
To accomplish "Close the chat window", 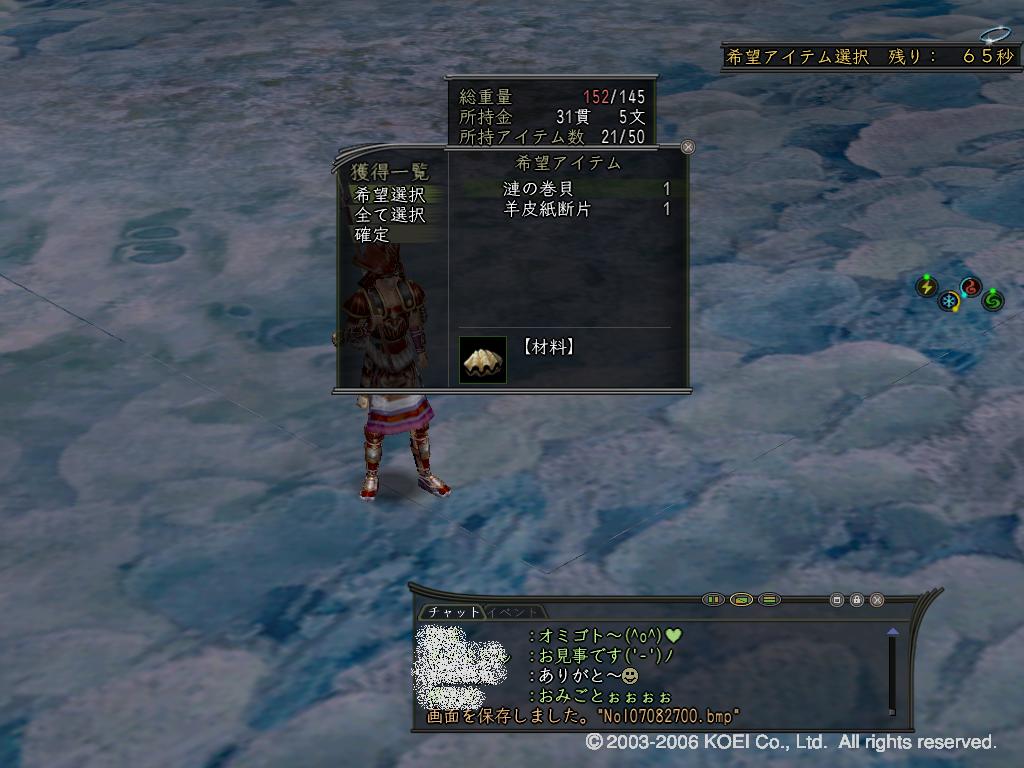I will click(877, 600).
